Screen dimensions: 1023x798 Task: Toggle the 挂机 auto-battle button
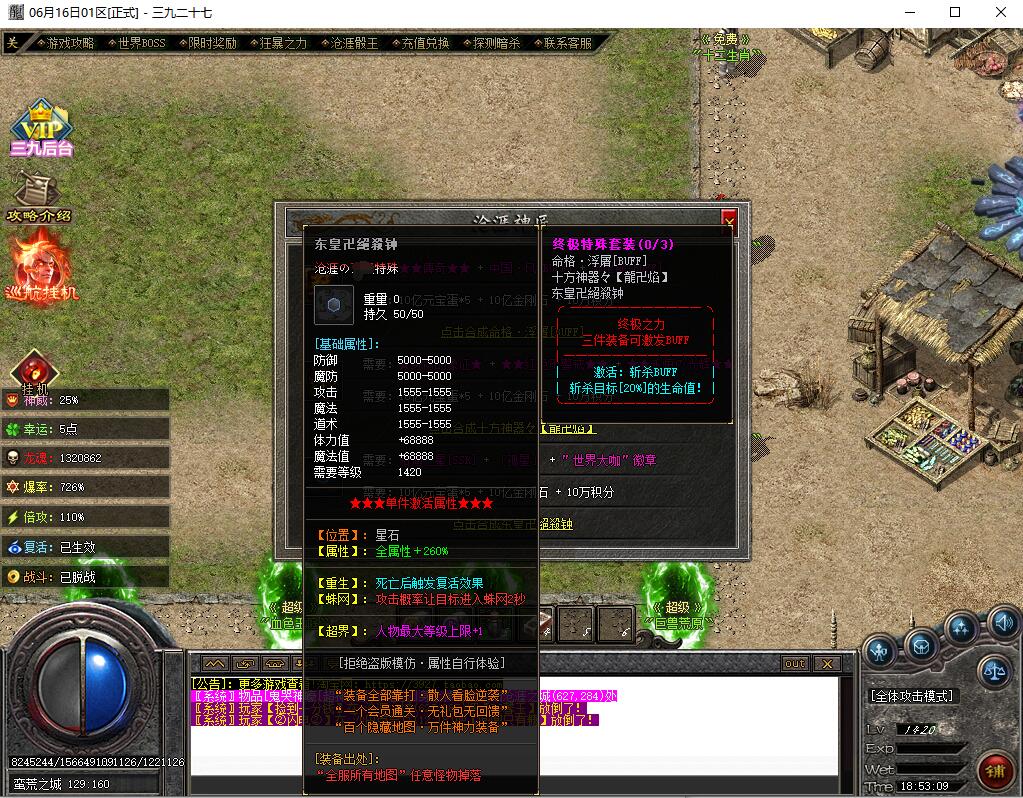tap(34, 370)
